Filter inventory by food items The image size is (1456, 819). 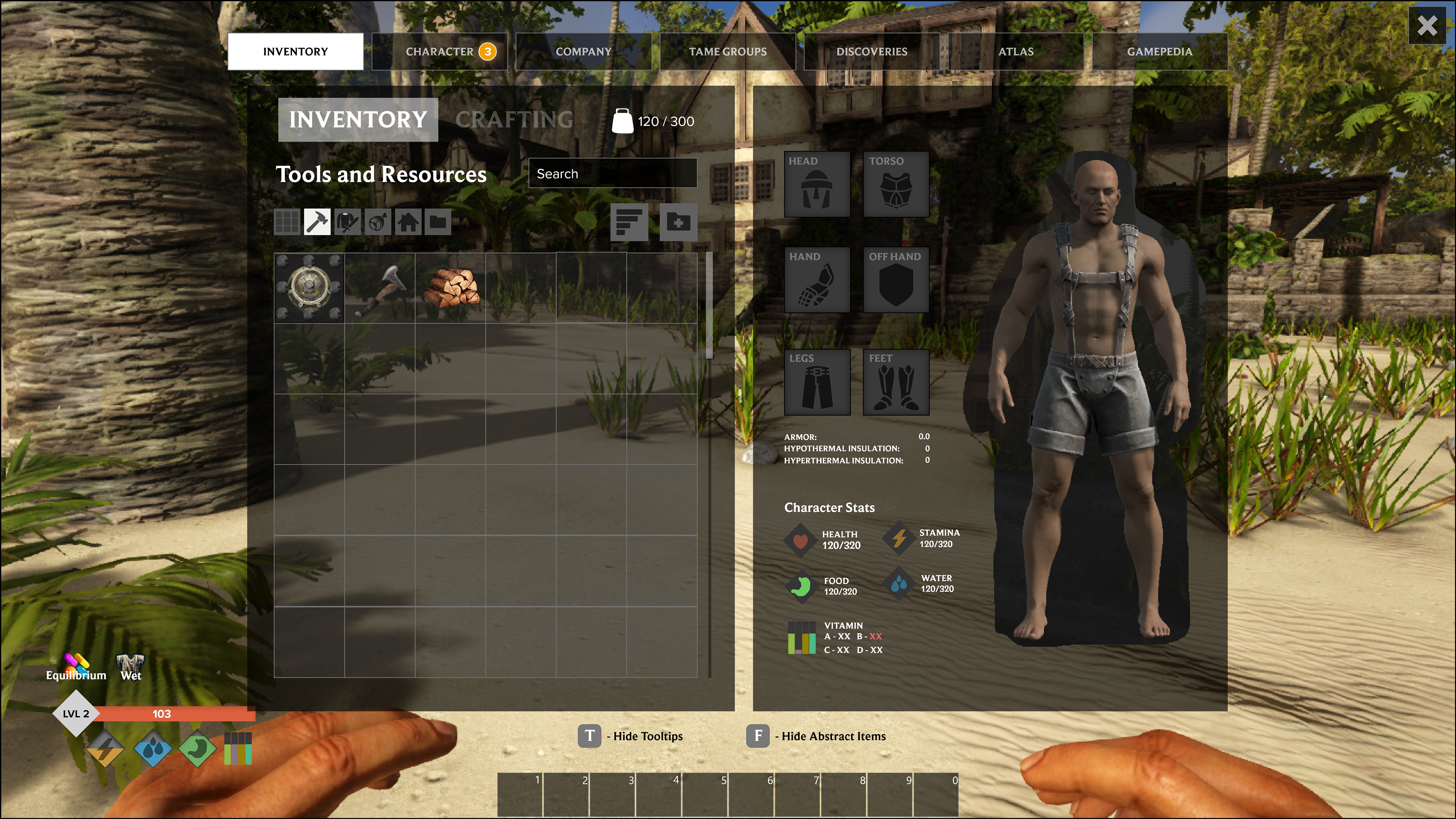(x=378, y=221)
